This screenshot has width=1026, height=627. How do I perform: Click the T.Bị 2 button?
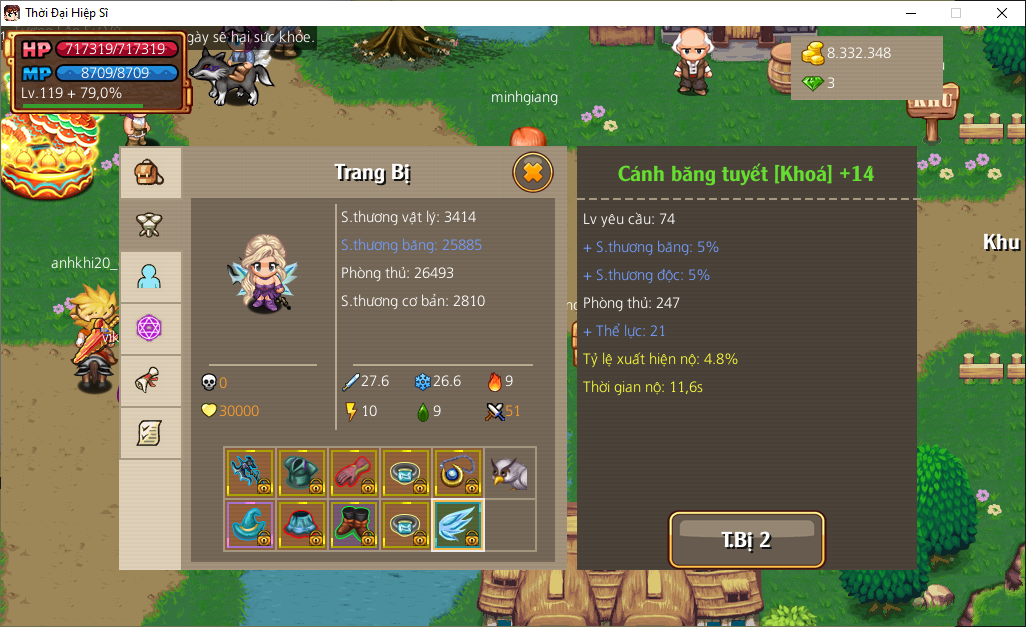tap(746, 540)
